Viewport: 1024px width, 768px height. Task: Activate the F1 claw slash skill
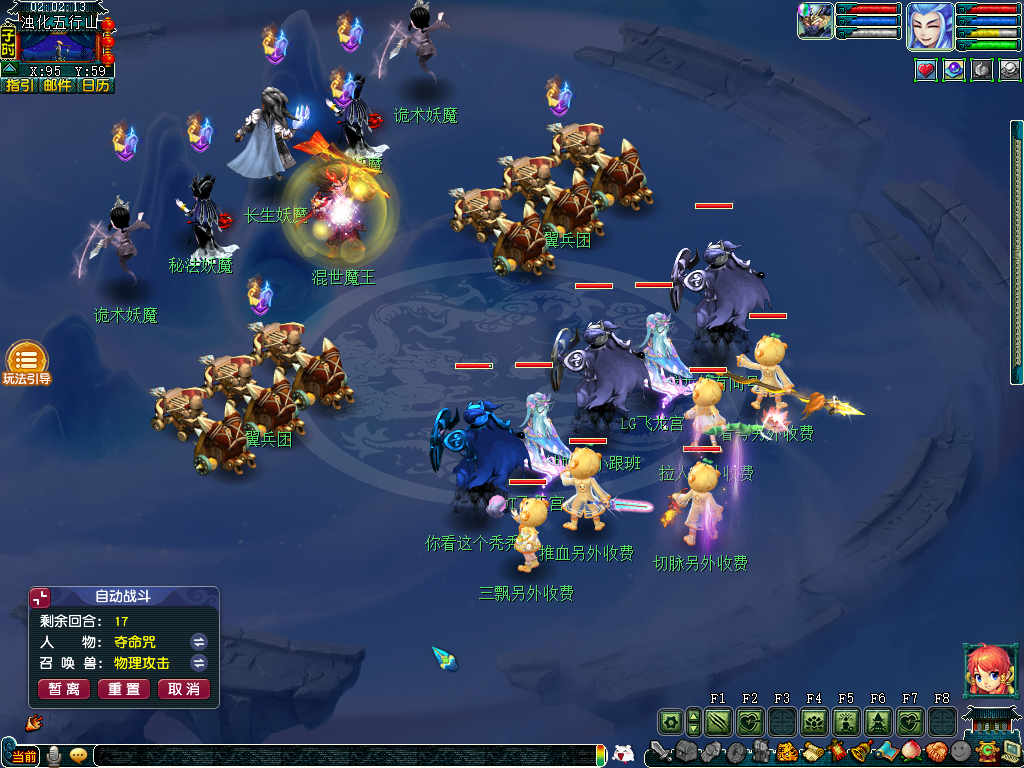(718, 721)
